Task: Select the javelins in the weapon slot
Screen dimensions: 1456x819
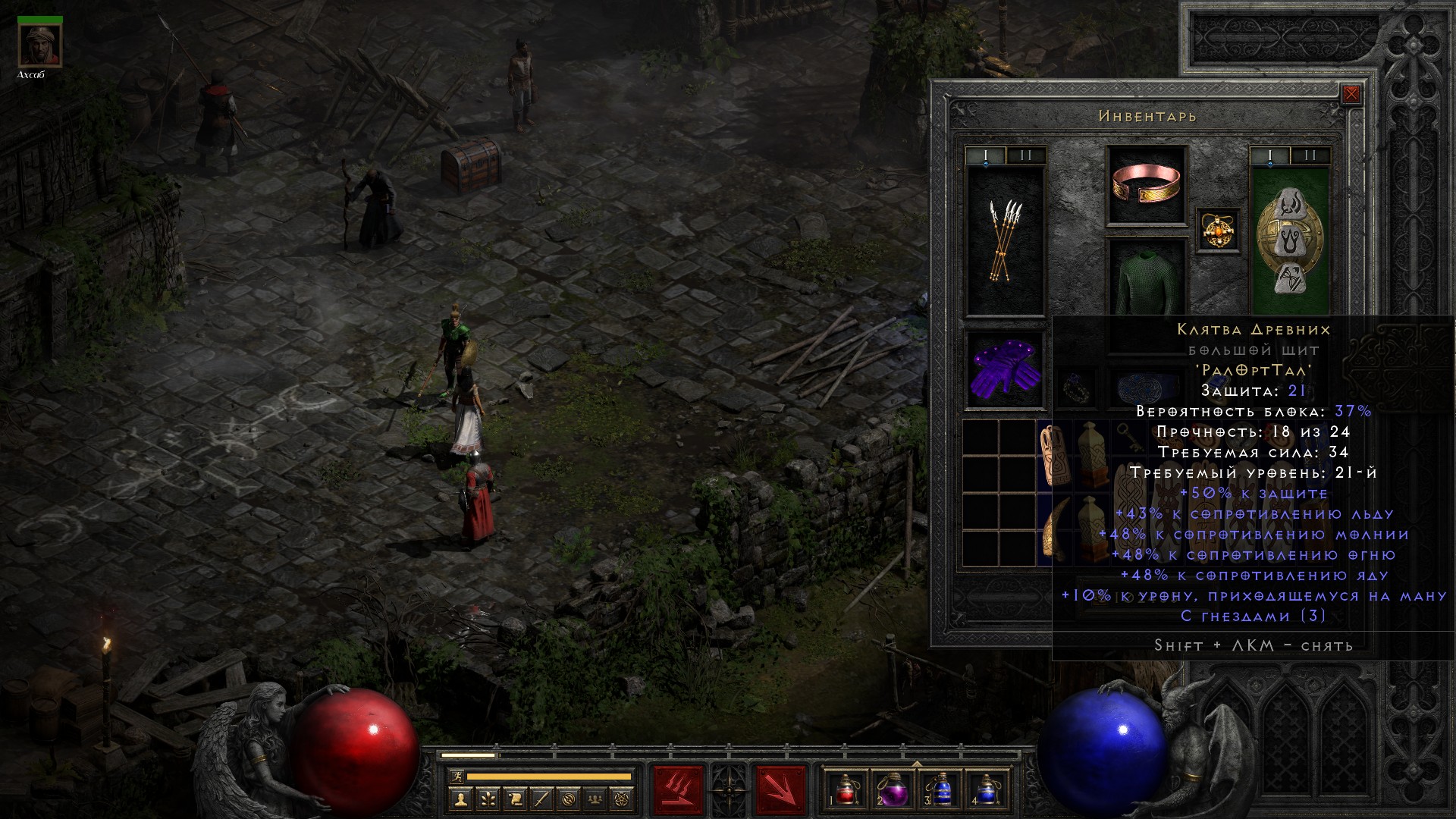Action: tap(1006, 240)
